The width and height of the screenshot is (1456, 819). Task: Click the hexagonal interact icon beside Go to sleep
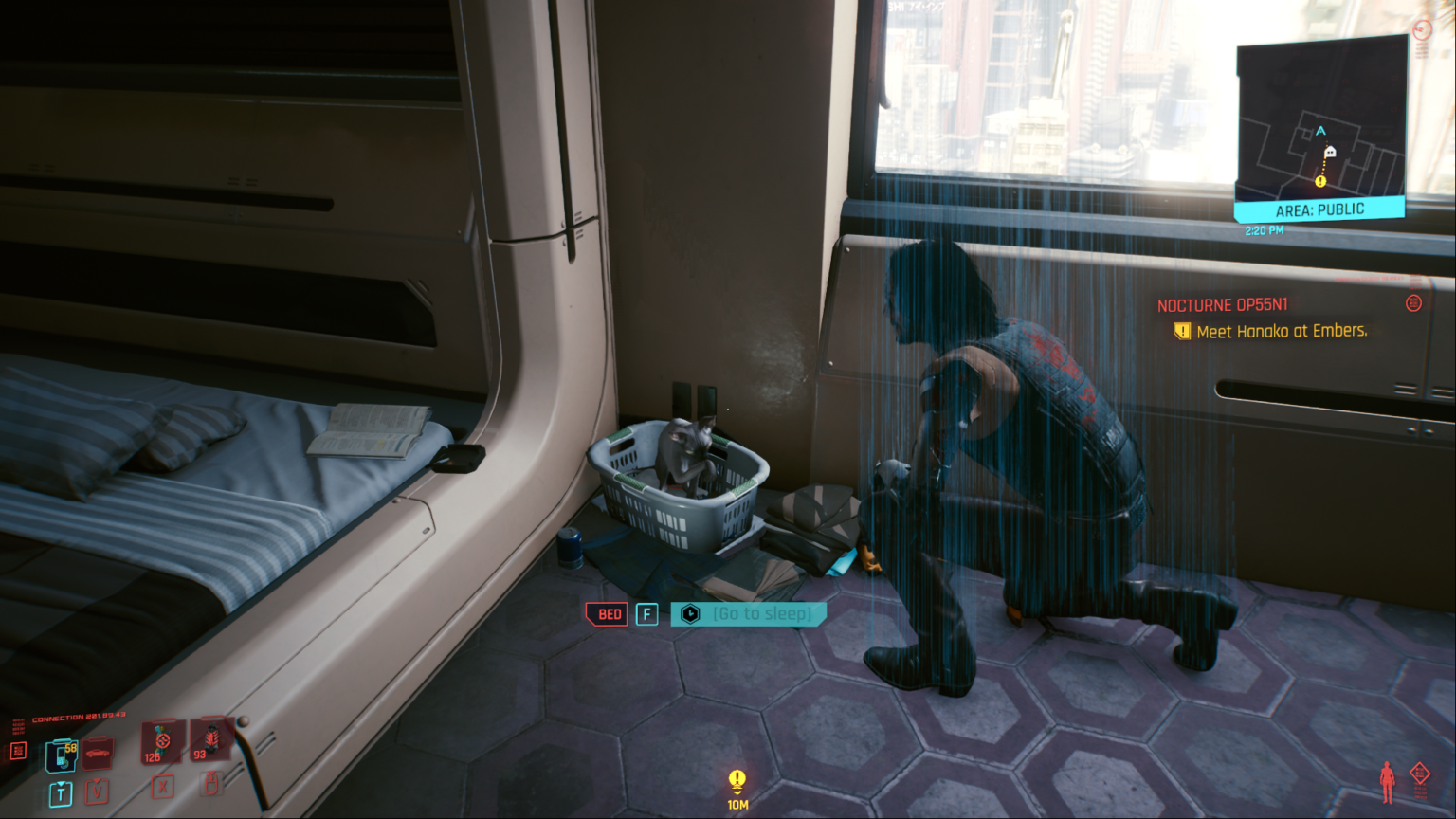point(689,613)
